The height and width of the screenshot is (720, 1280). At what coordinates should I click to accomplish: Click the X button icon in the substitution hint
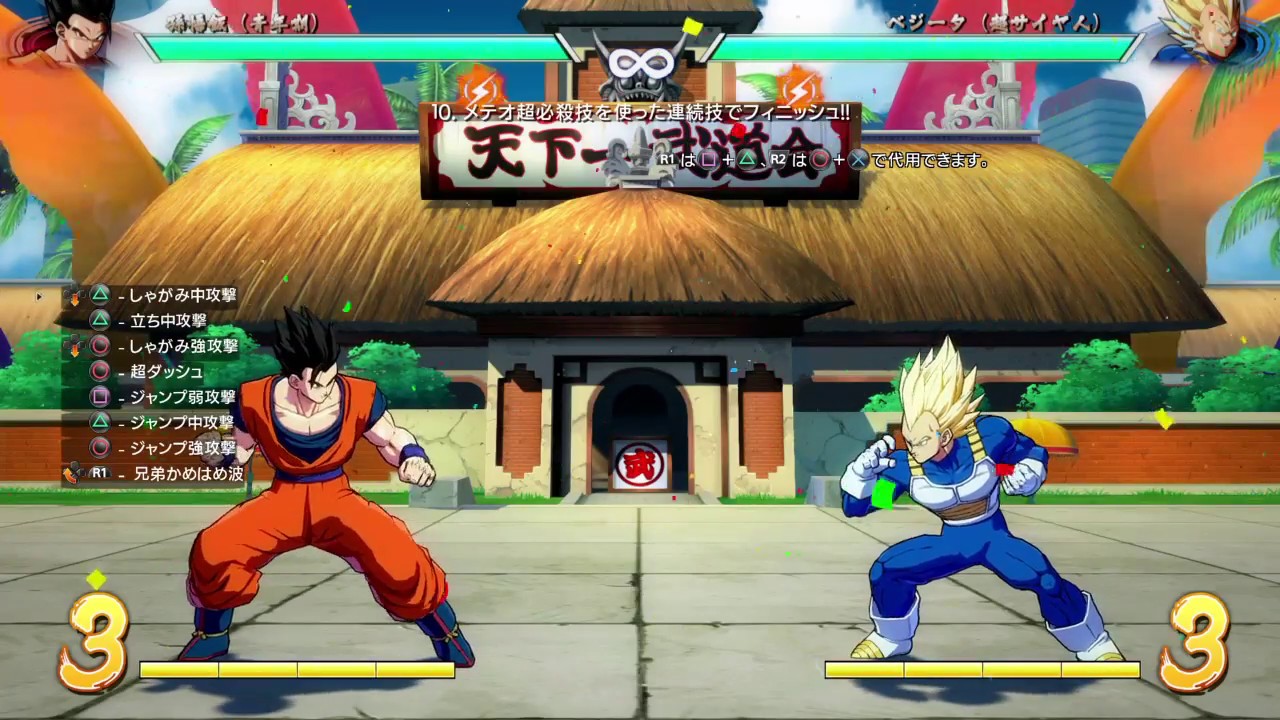click(x=856, y=159)
